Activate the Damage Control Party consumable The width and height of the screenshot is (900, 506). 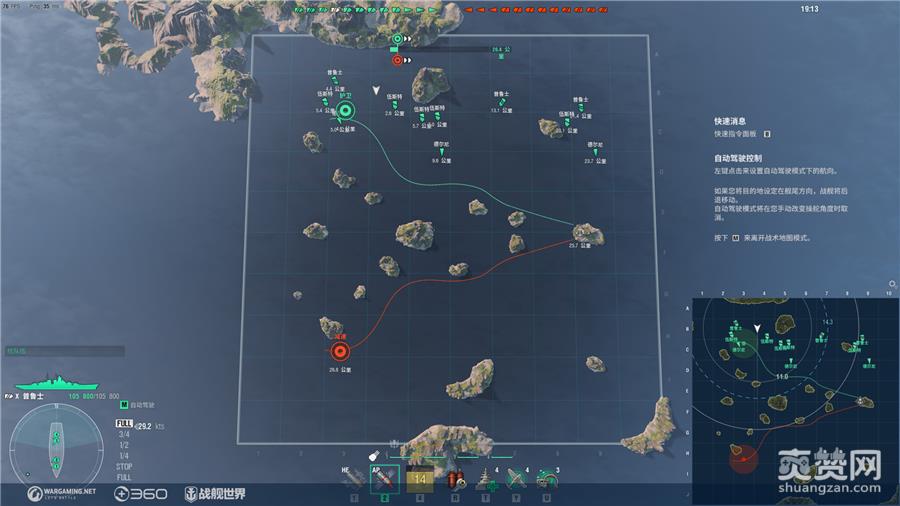tap(456, 480)
